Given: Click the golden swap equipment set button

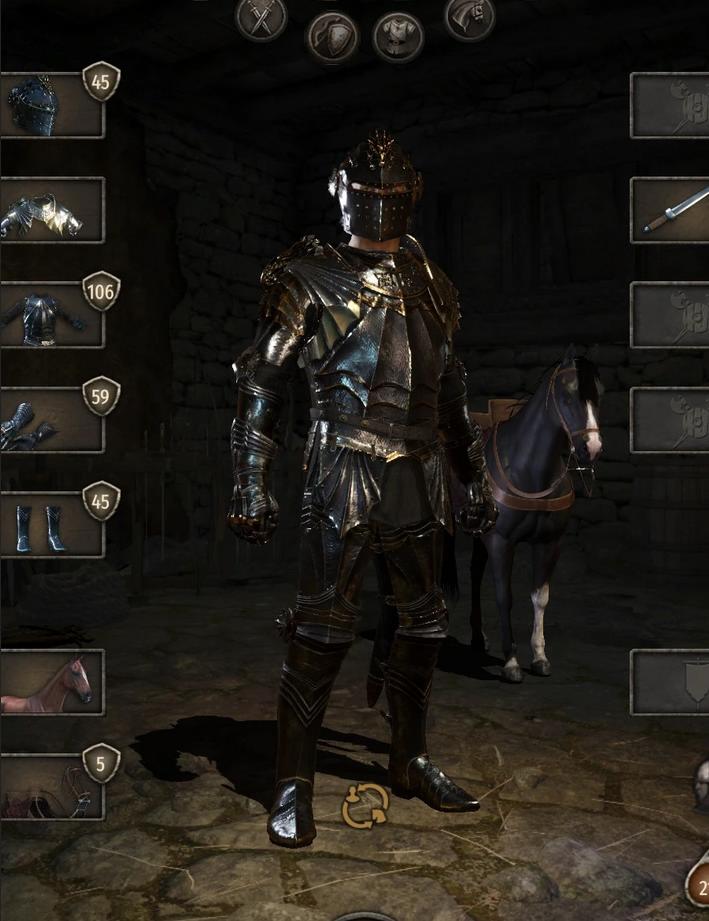Looking at the screenshot, I should (364, 806).
